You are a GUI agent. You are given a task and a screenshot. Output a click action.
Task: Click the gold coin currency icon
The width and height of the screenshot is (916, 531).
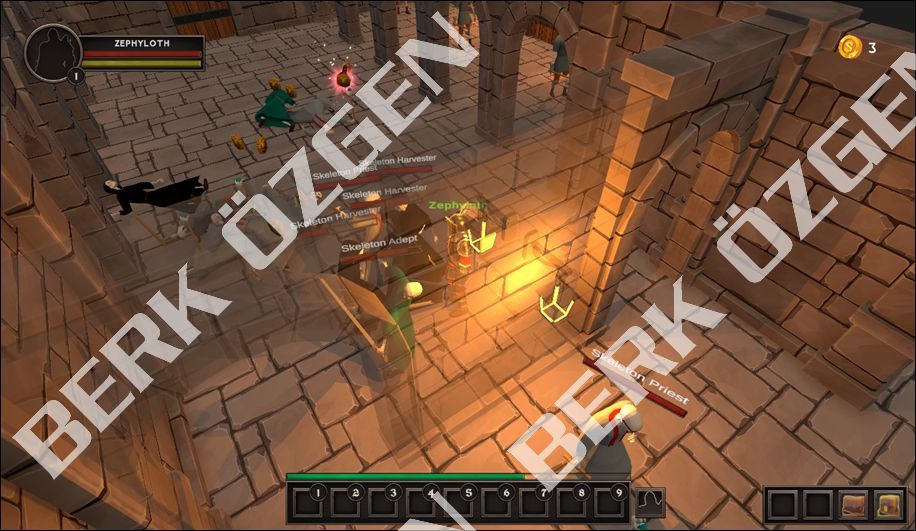click(x=850, y=46)
